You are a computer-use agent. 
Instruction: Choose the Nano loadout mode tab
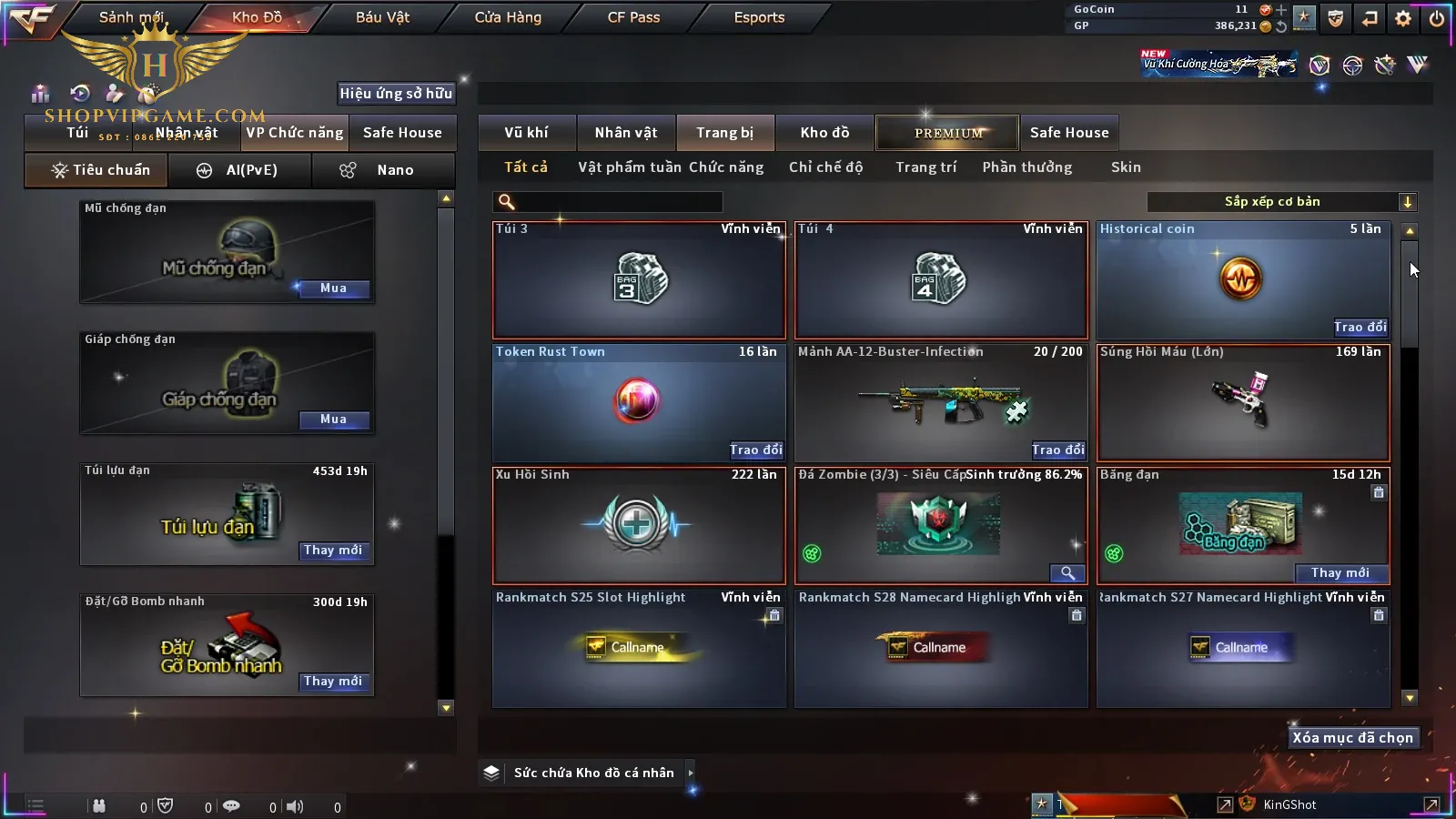point(394,170)
